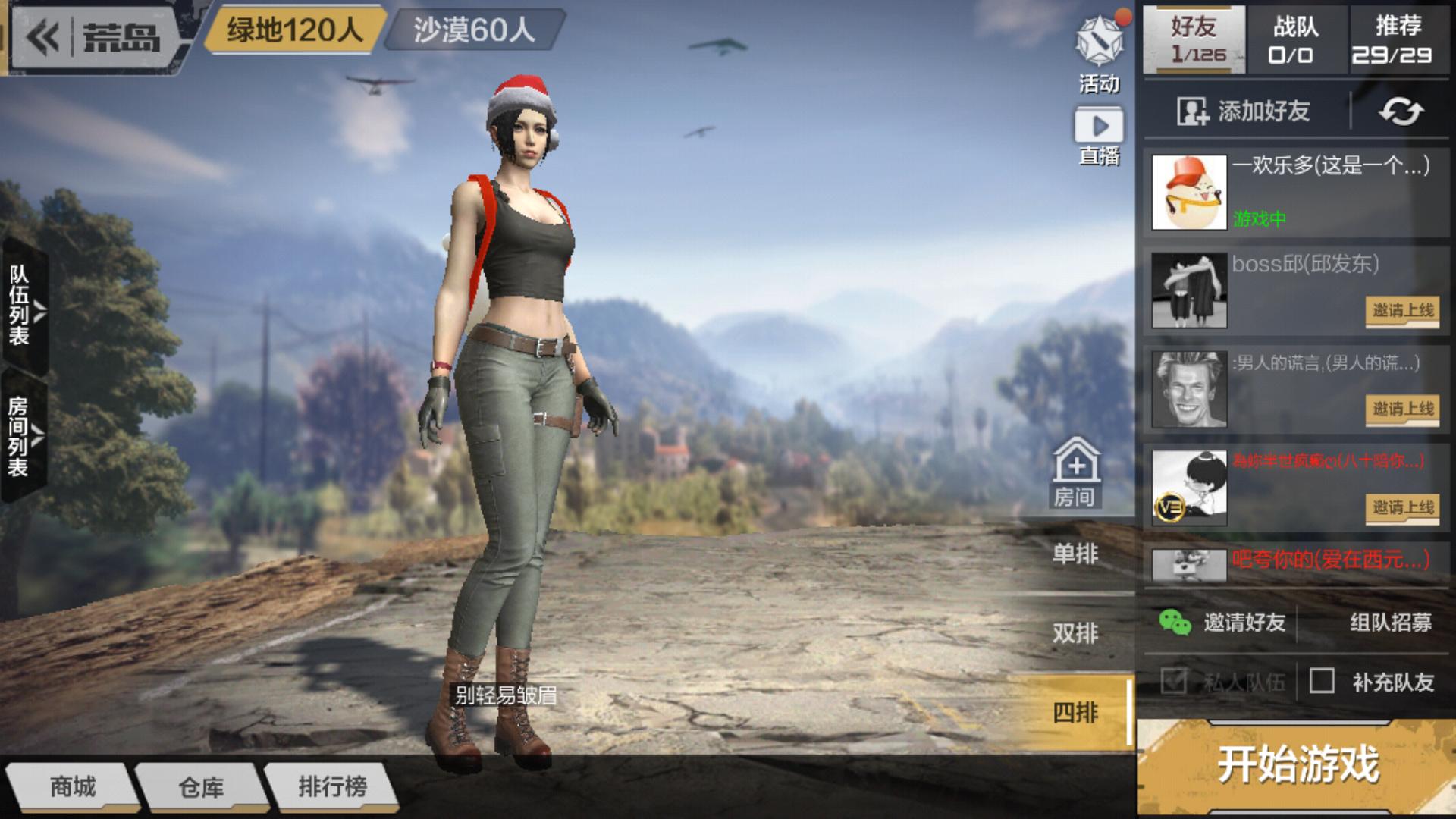Choose 双排 duo mode
This screenshot has height=819, width=1456.
1075,633
